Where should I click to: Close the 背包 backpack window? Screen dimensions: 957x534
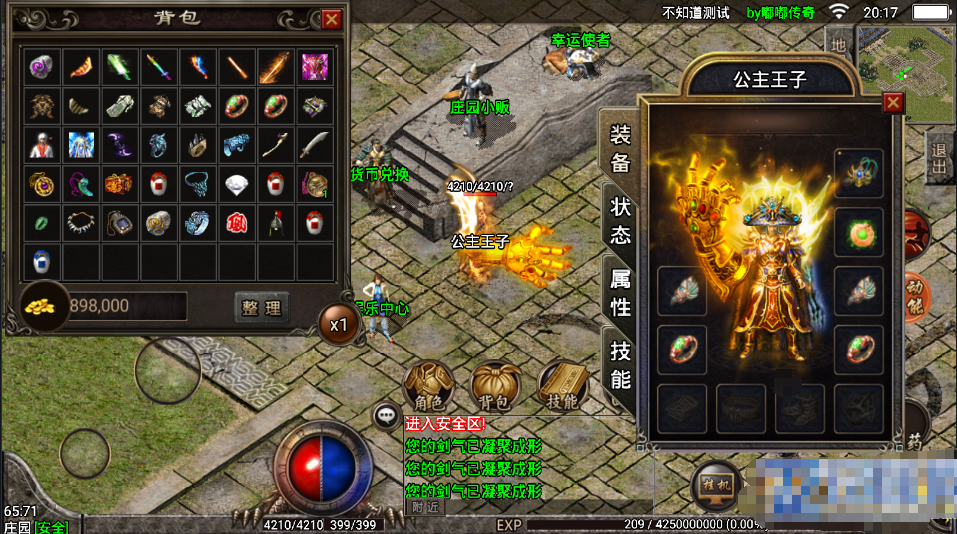(x=332, y=19)
